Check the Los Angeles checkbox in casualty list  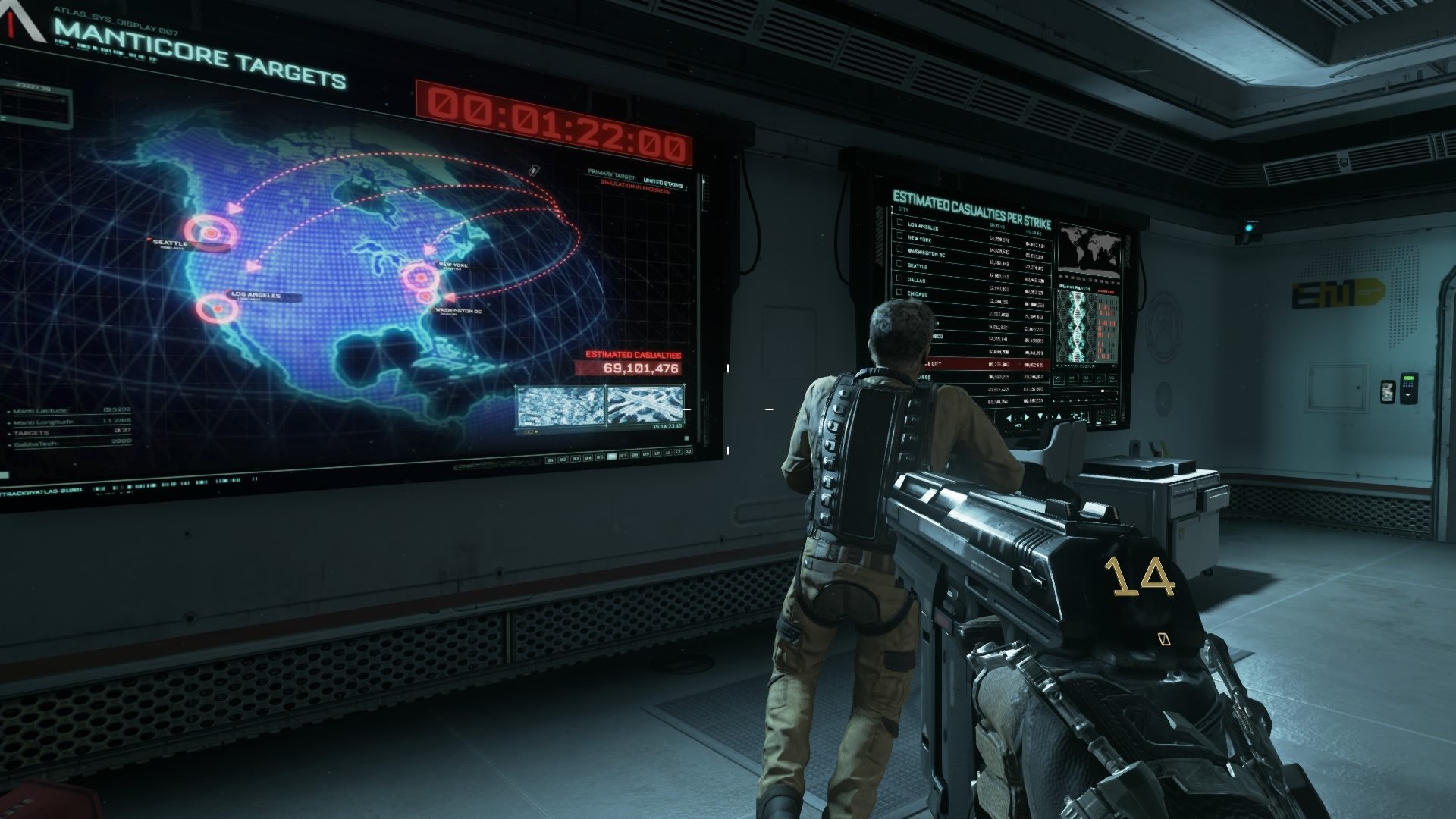(x=899, y=224)
